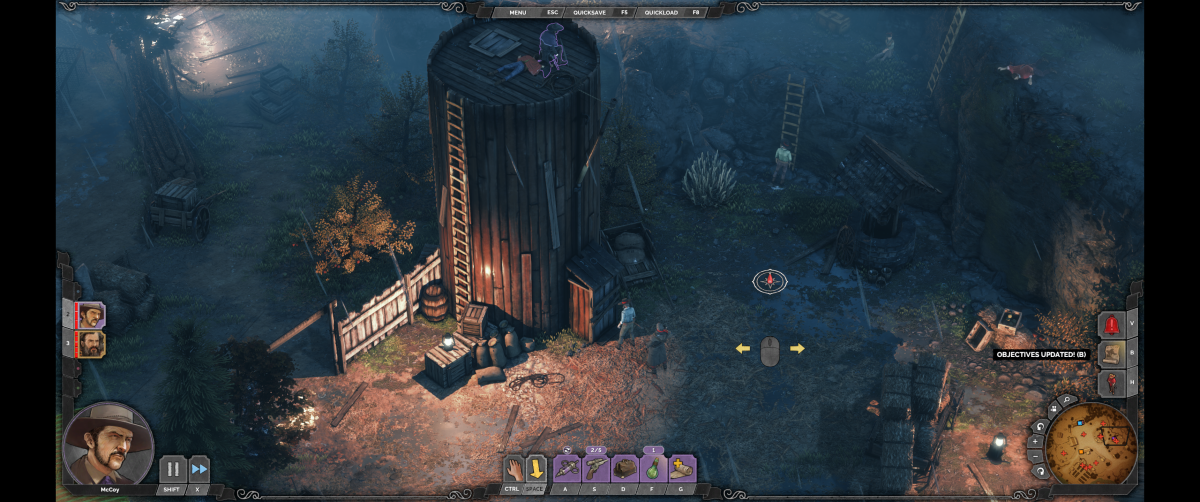Select McCoy's small portrait in the party list
The width and height of the screenshot is (1200, 502).
point(91,316)
